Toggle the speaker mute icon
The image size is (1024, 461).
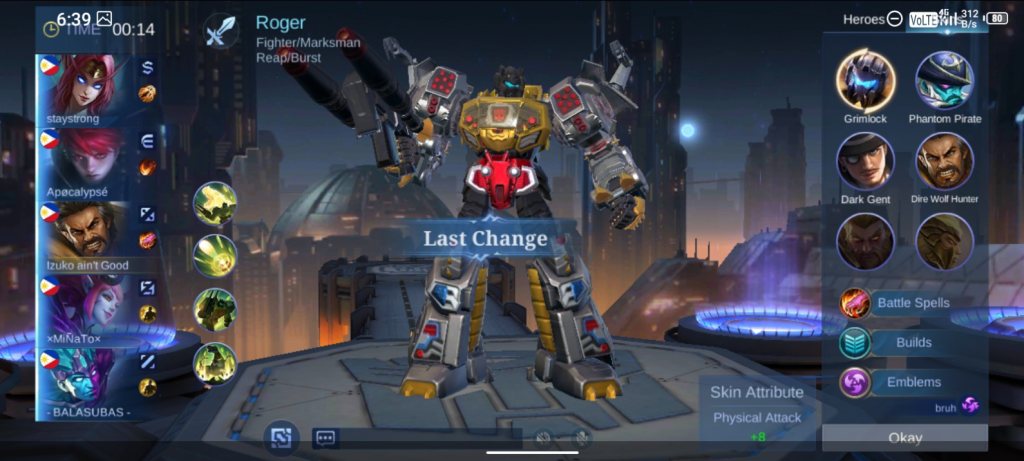[x=544, y=438]
